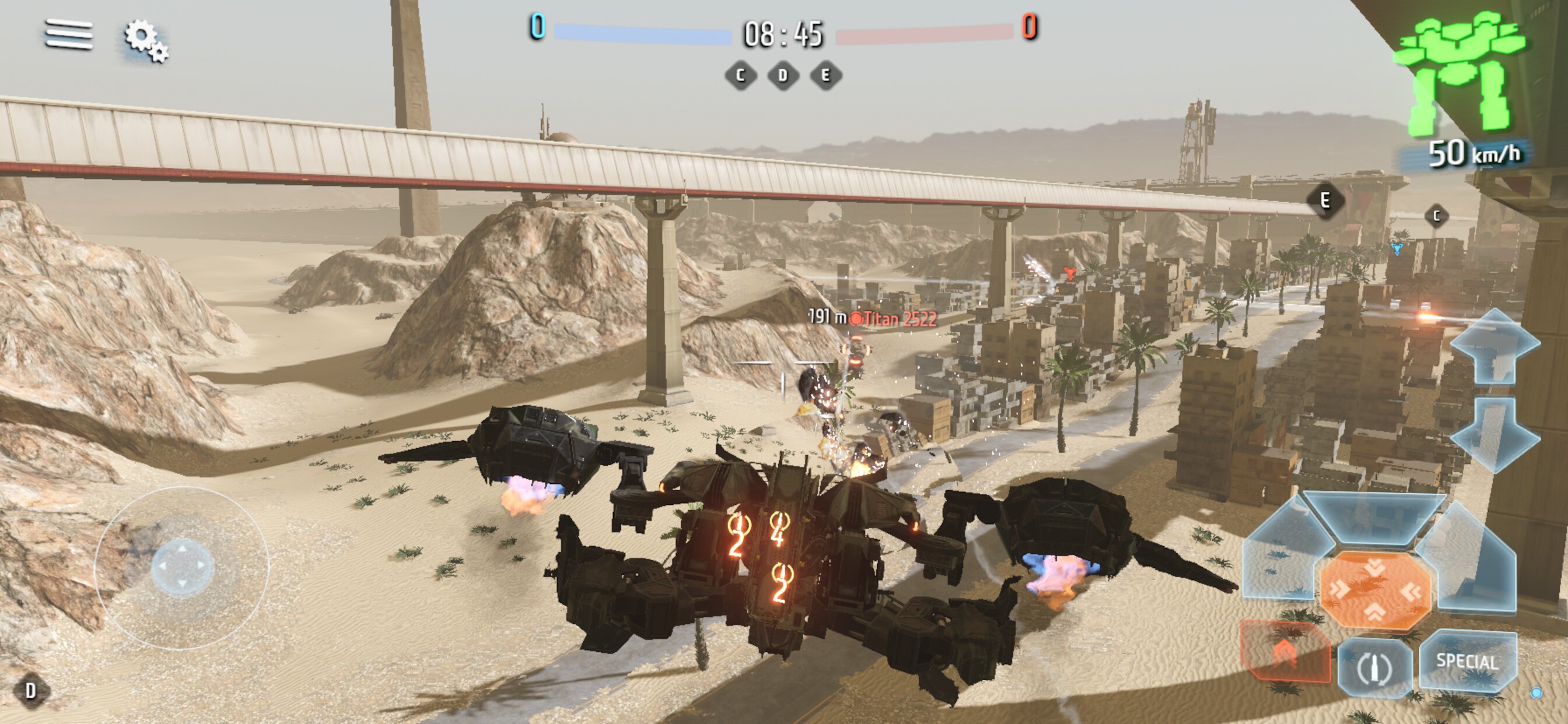
Task: Touch the virtual movement joystick
Action: pyautogui.click(x=181, y=567)
